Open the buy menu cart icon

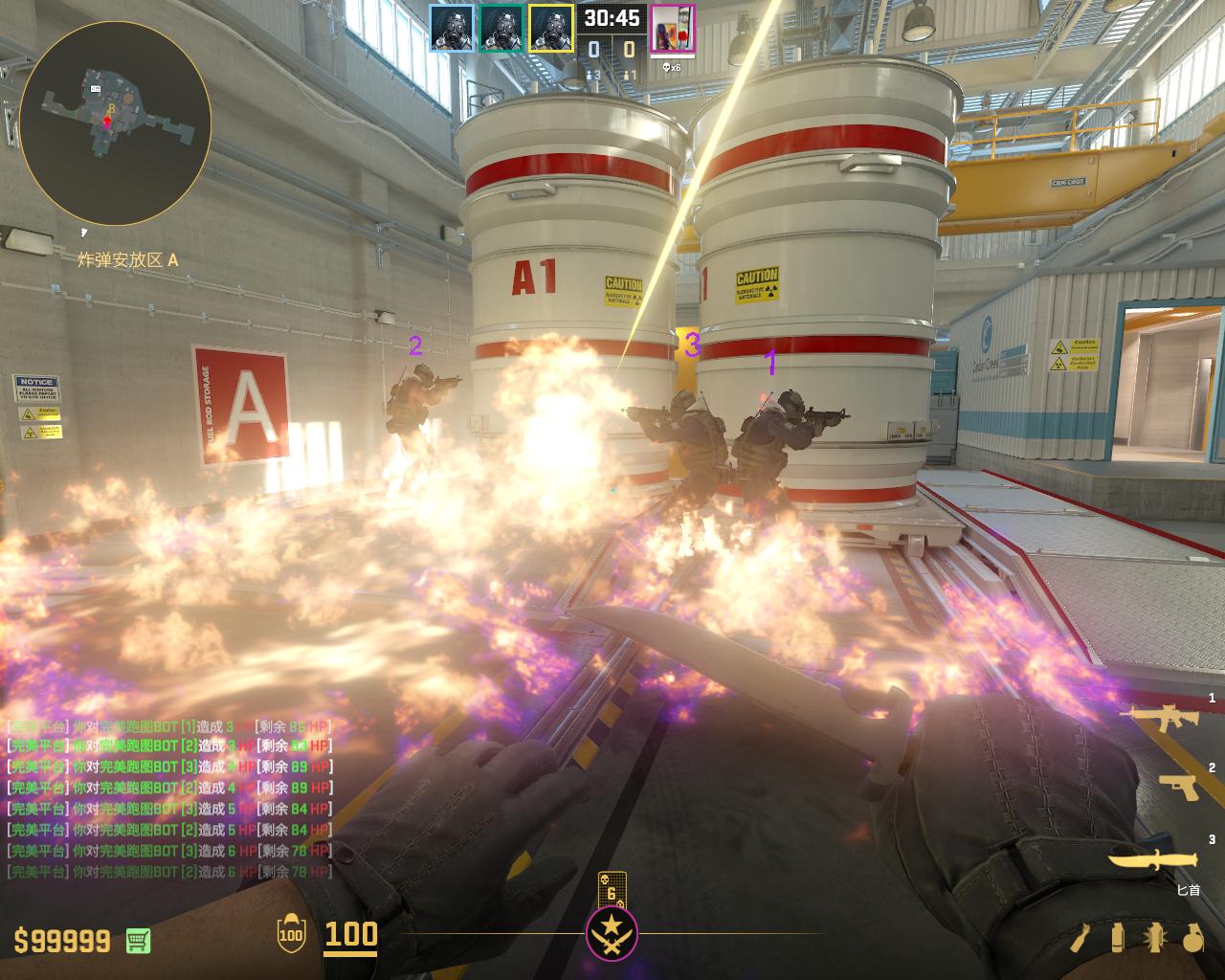138,941
